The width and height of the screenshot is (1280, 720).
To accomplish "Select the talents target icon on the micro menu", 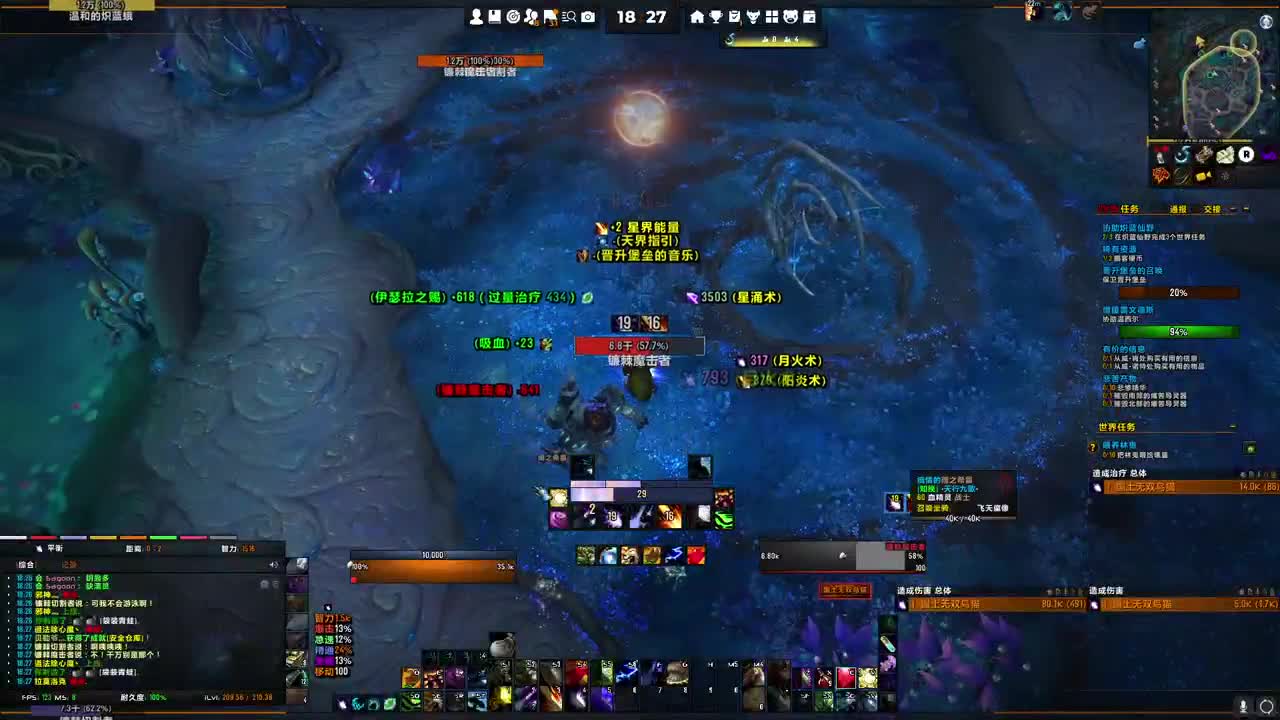I will [x=512, y=16].
